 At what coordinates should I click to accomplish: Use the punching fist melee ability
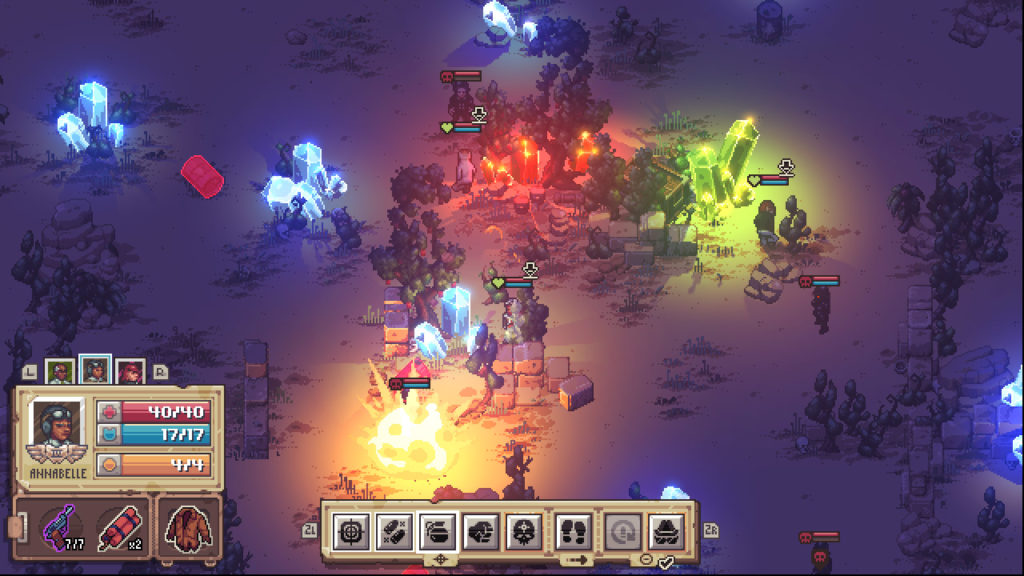[482, 529]
